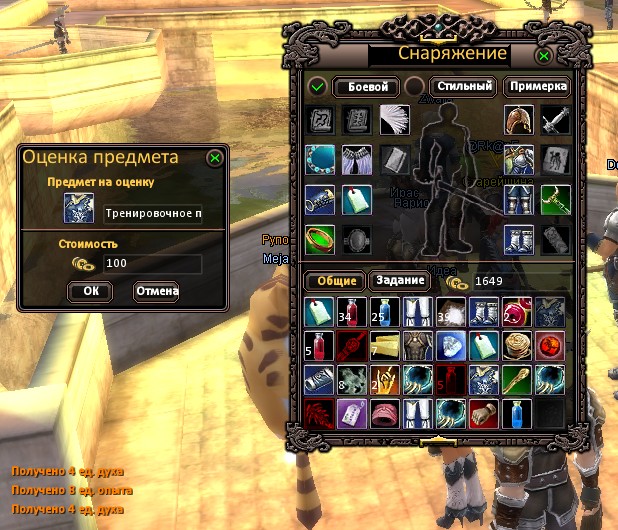Select the fist glove inventory item

coord(481,410)
